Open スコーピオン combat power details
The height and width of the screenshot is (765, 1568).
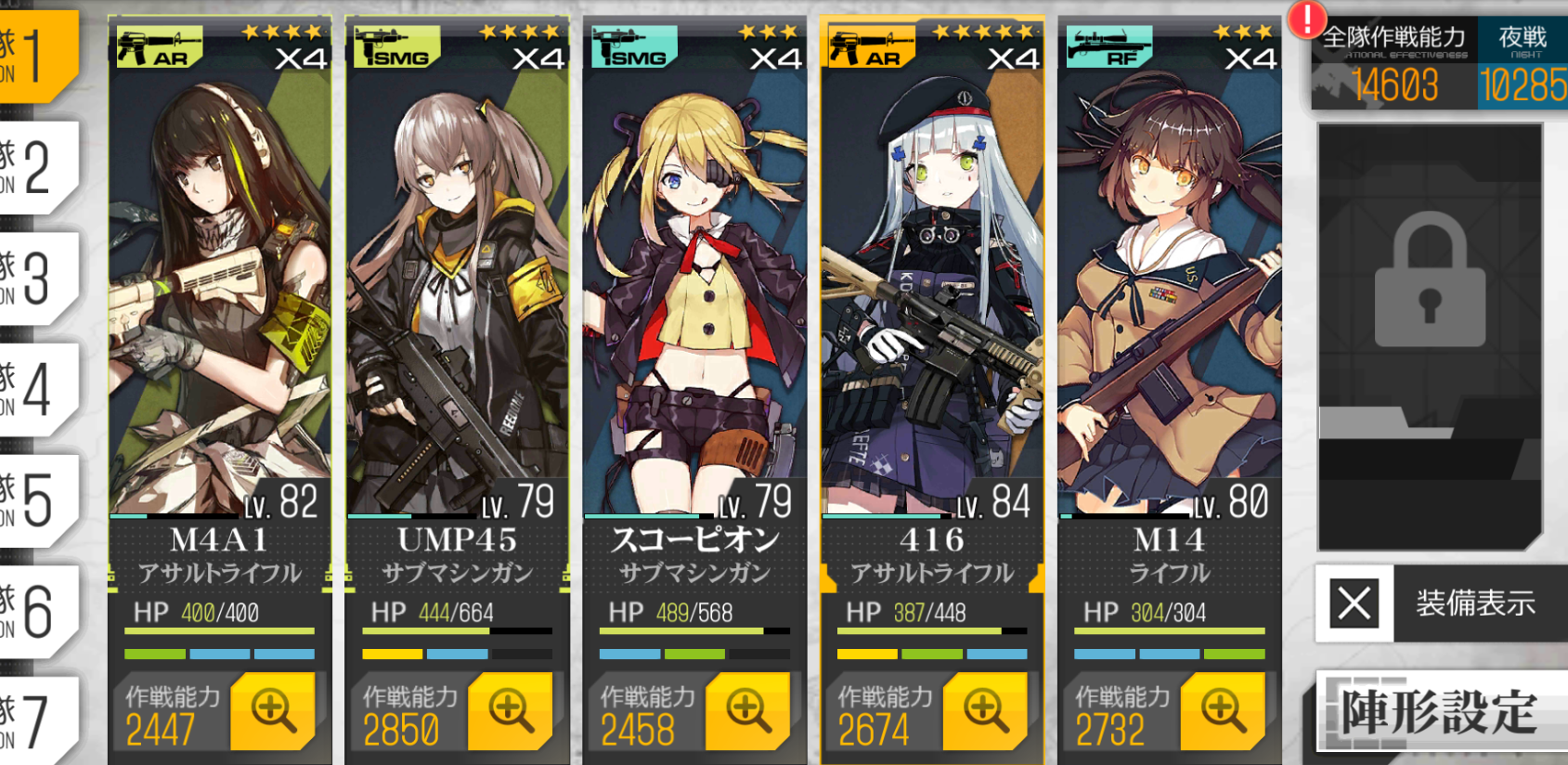coord(747,711)
